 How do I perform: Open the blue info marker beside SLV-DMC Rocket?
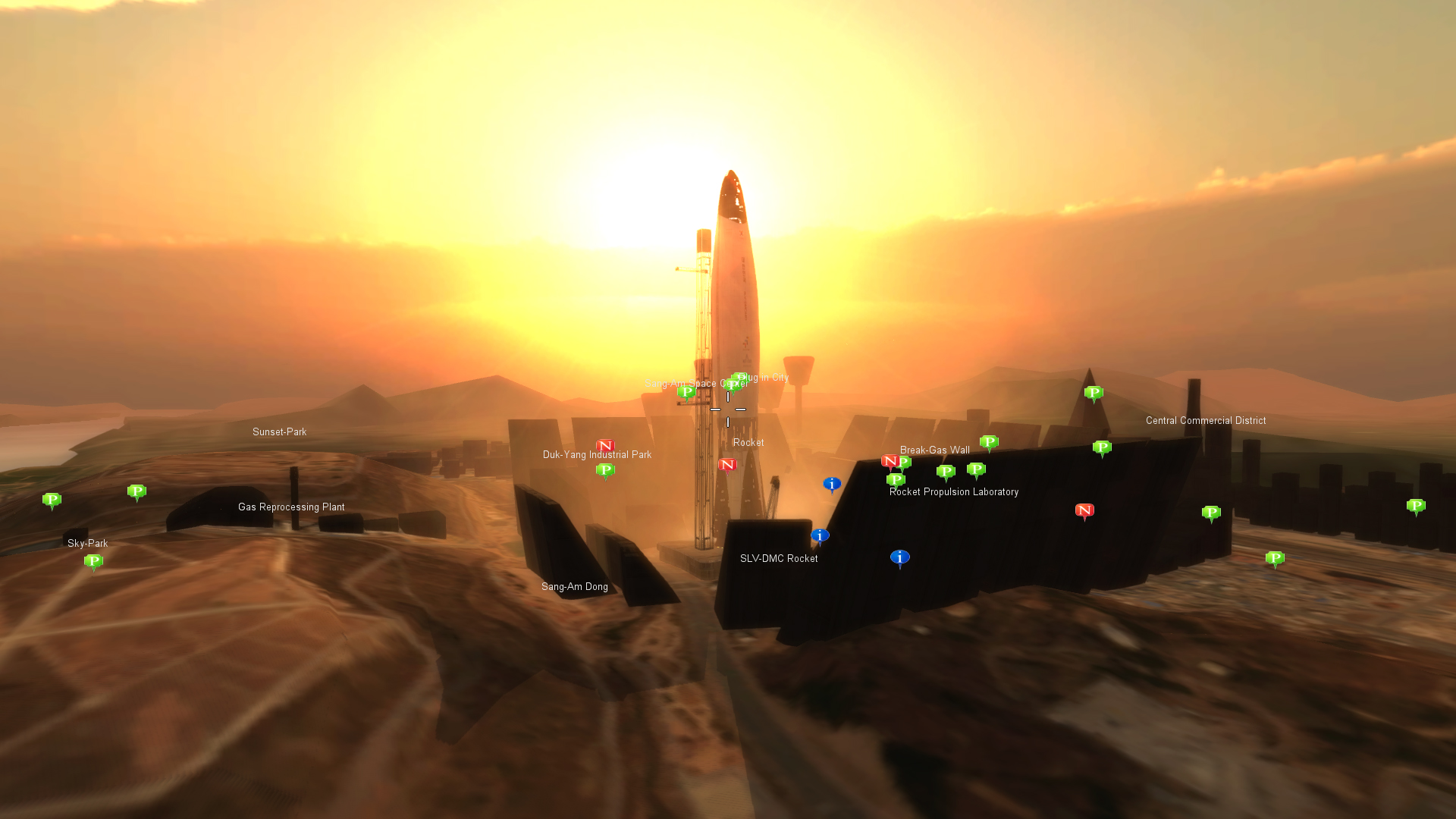coord(820,535)
